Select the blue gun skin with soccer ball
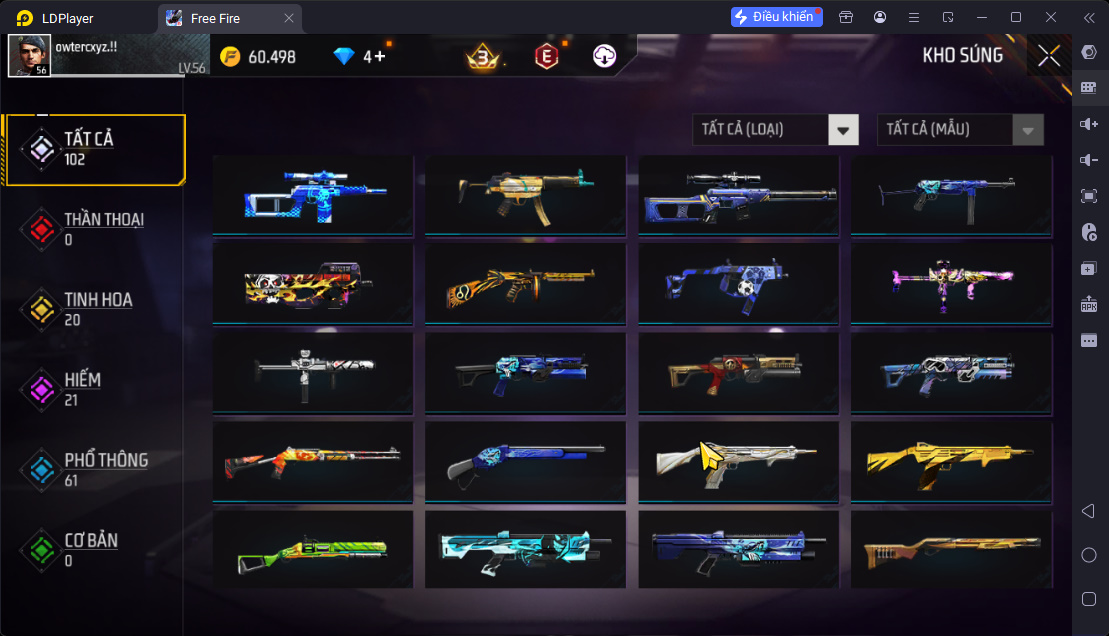Viewport: 1109px width, 636px height. pos(738,284)
